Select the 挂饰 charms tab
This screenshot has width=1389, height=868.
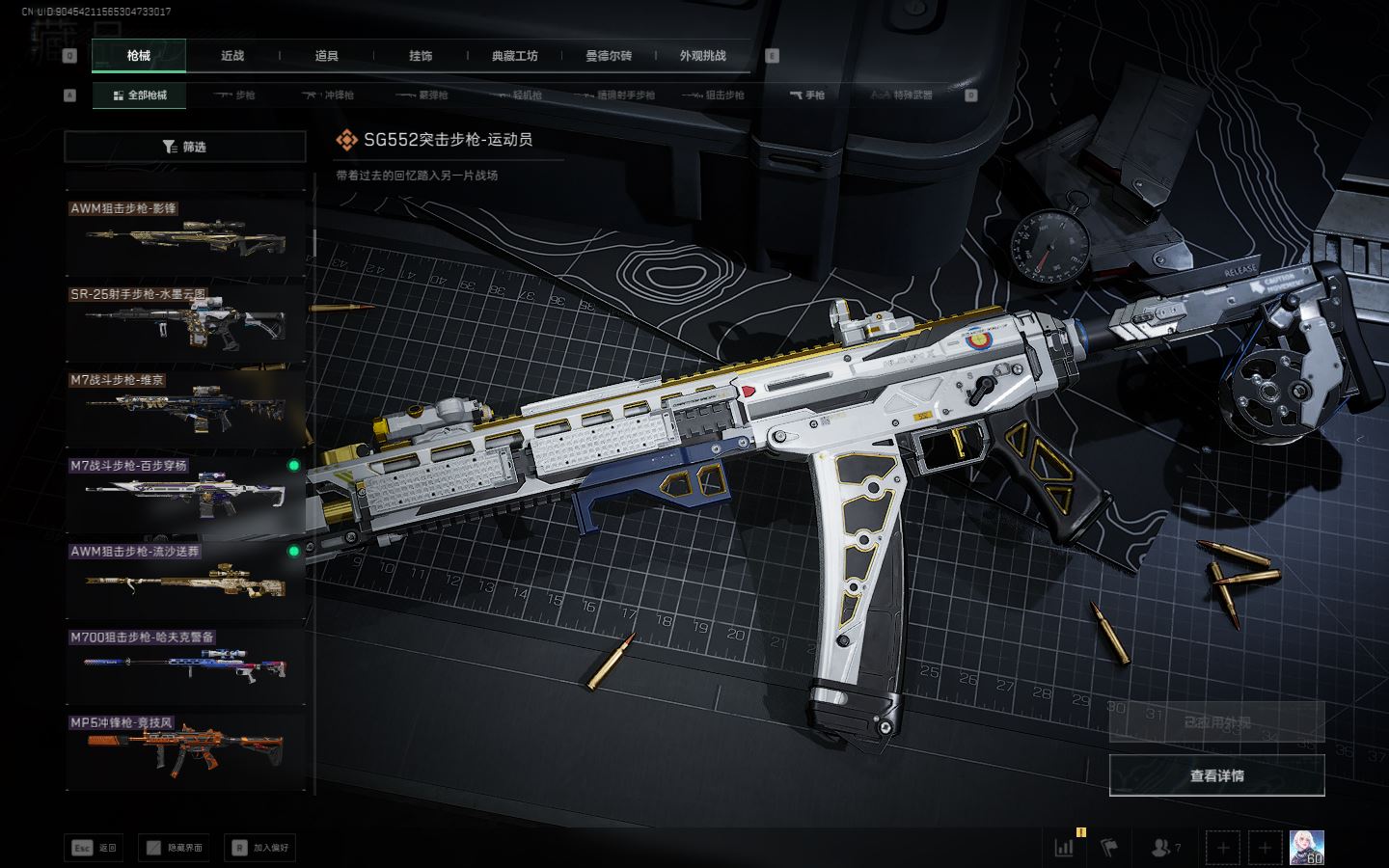pyautogui.click(x=421, y=56)
